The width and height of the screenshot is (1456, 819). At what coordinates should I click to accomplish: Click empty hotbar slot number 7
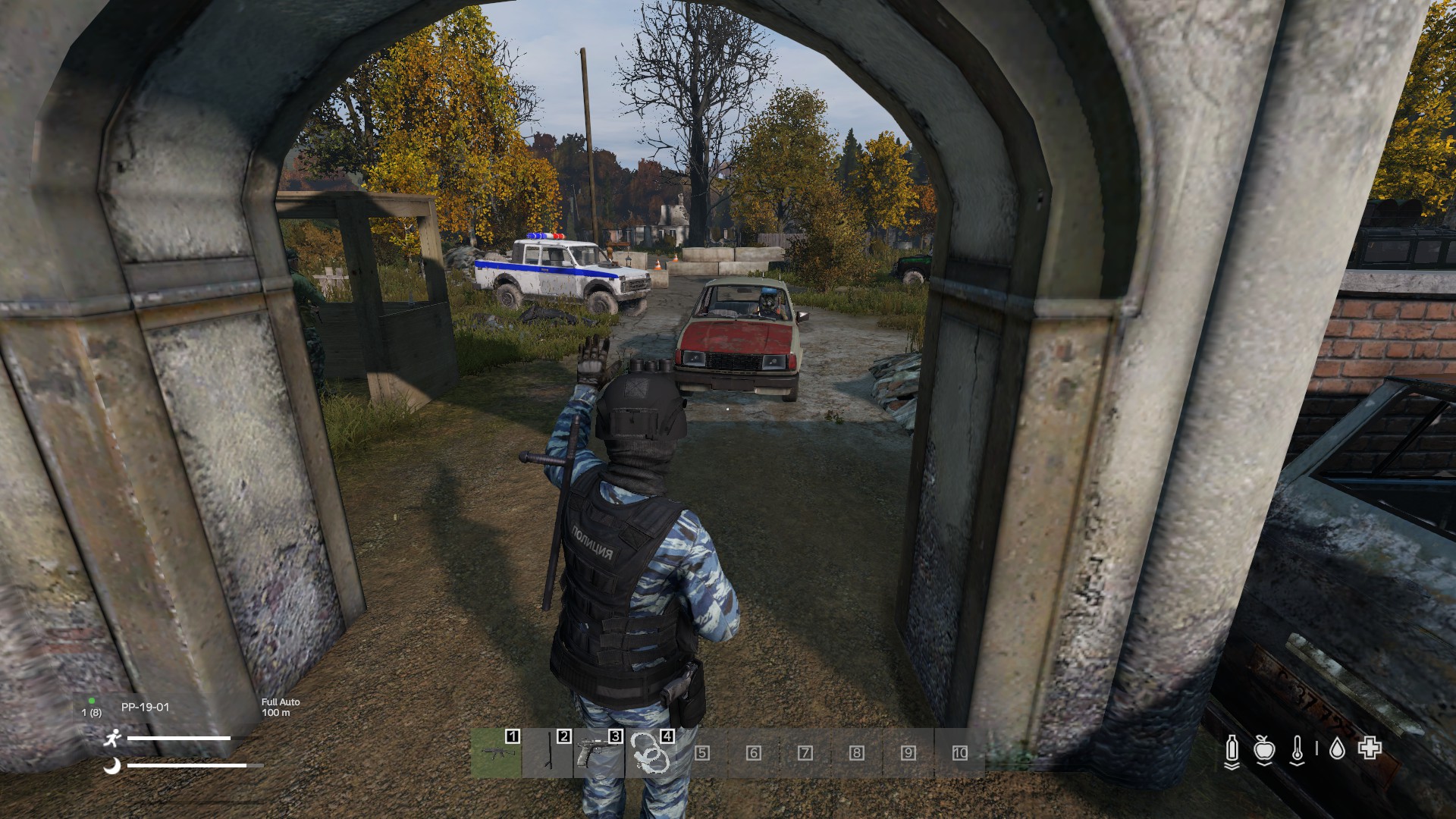805,753
